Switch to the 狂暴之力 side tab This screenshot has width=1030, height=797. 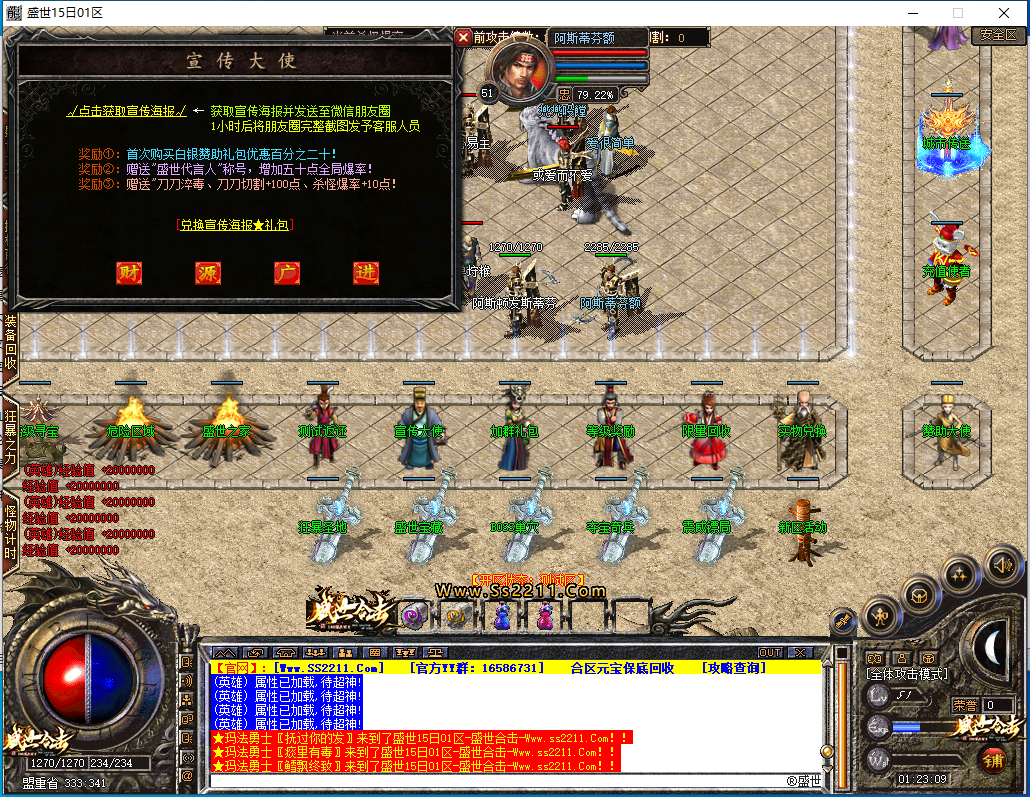(x=10, y=437)
